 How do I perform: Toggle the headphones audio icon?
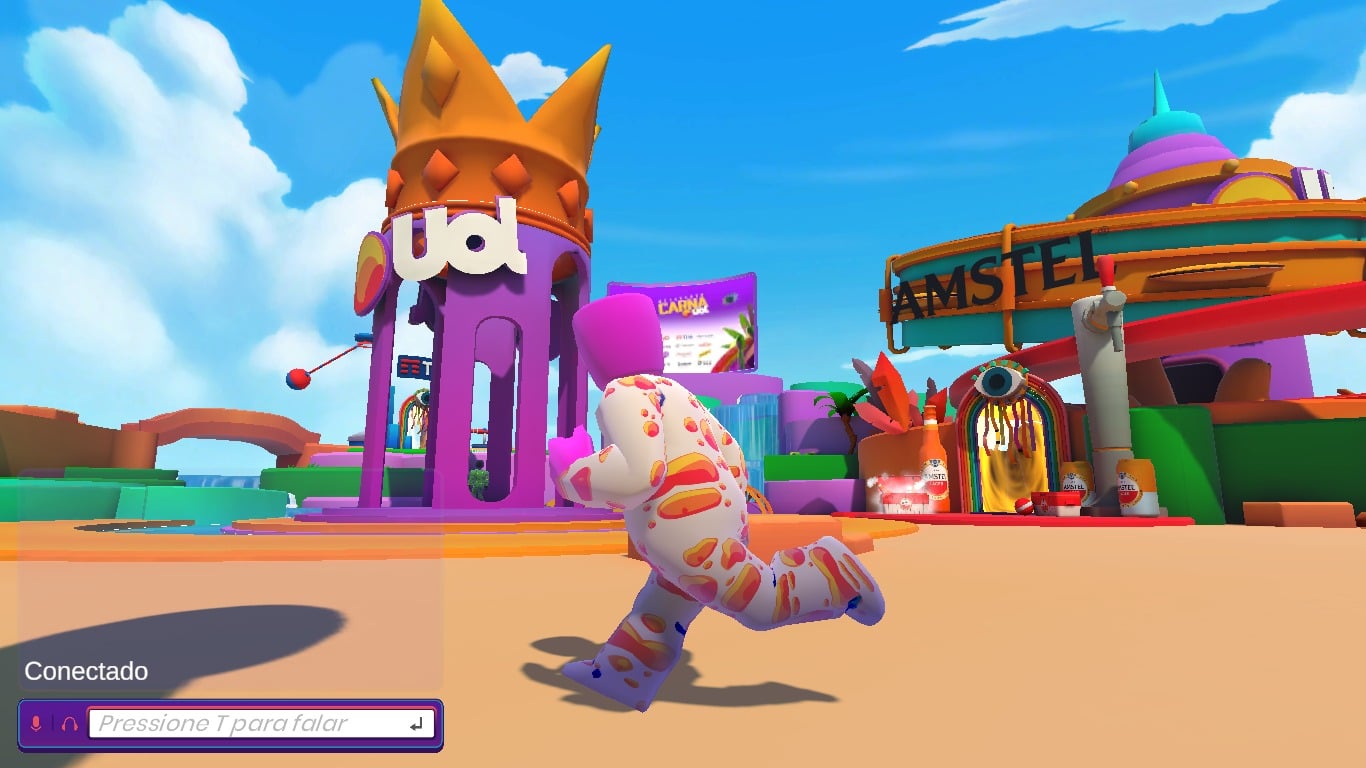[x=69, y=723]
